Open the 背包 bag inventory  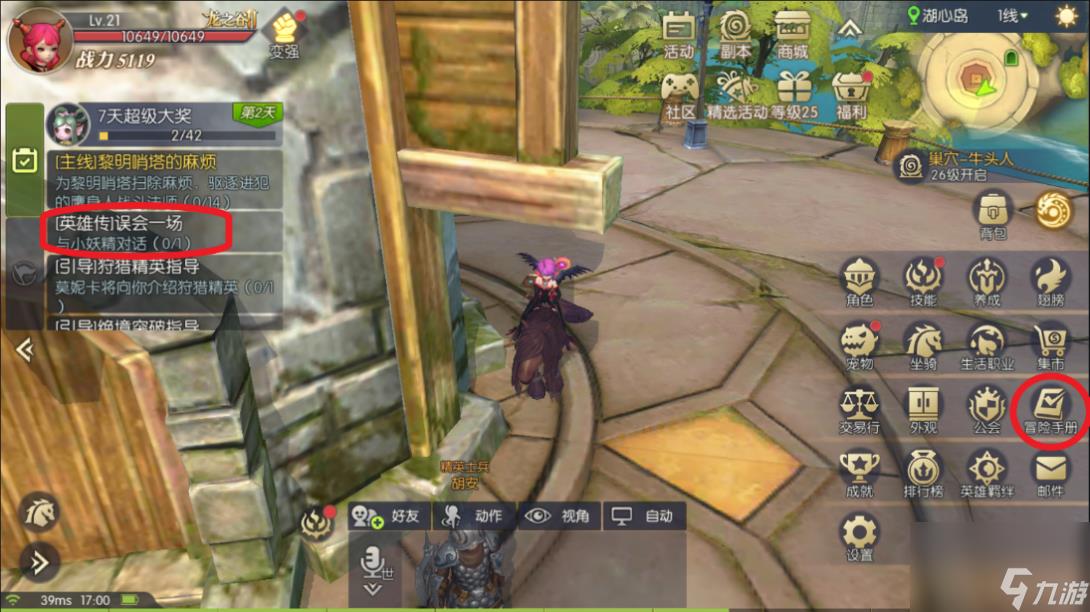[x=993, y=213]
